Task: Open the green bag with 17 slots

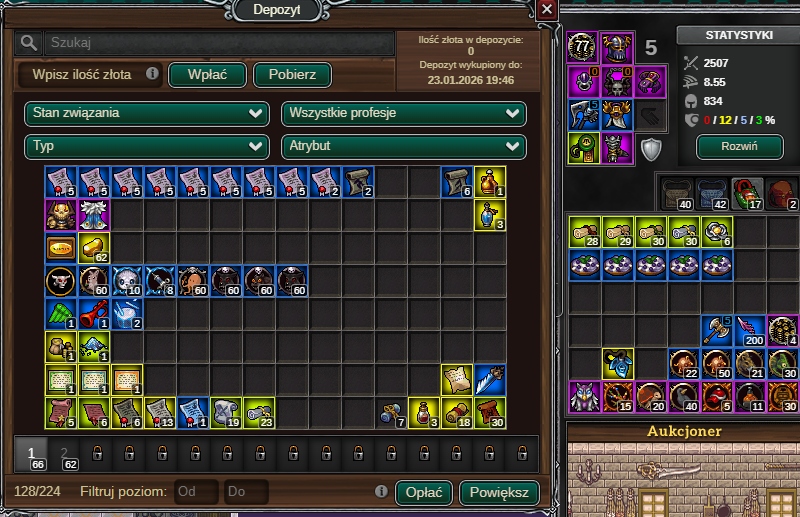Action: click(746, 191)
